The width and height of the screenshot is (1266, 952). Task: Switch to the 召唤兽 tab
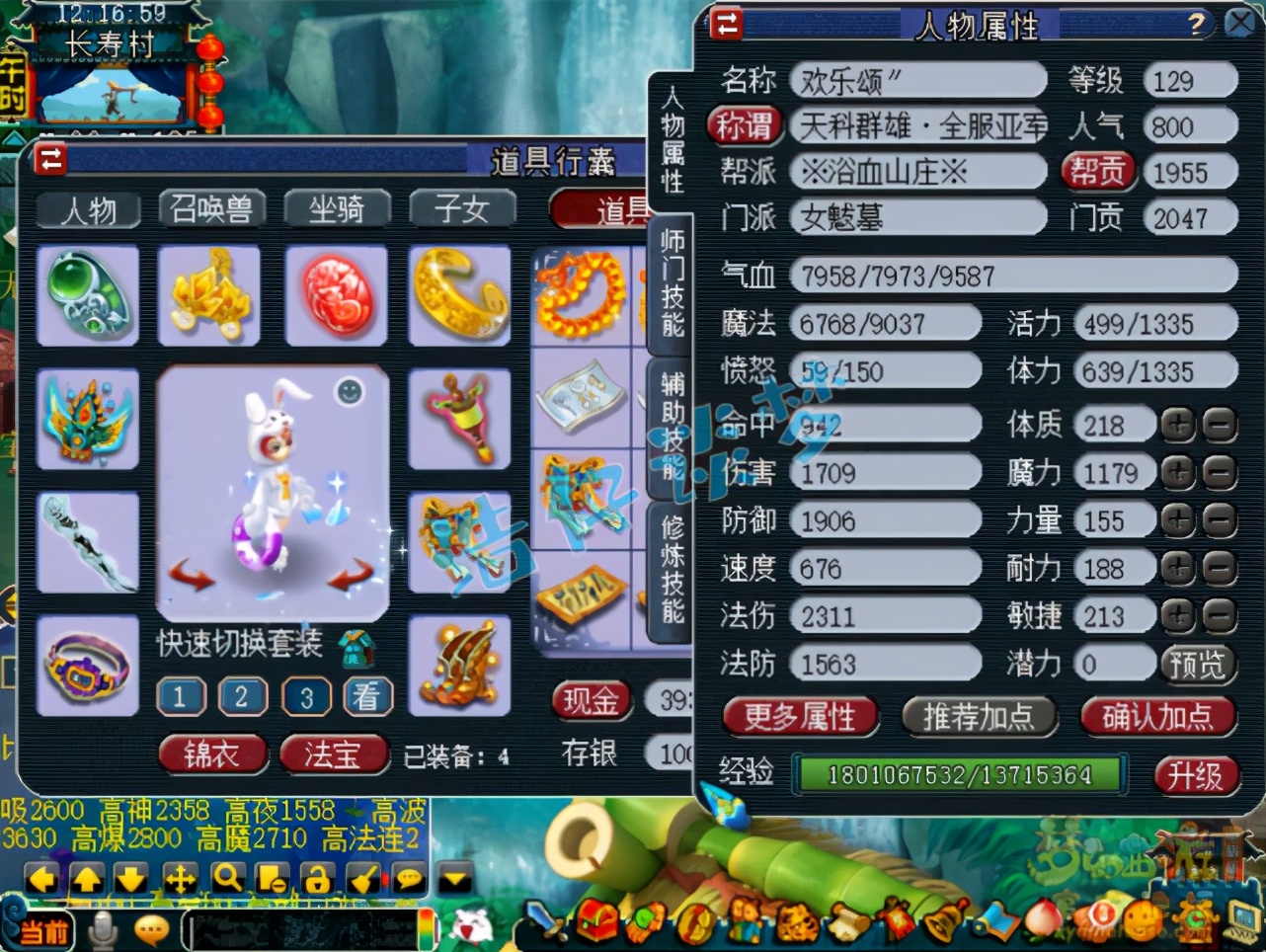click(x=212, y=208)
